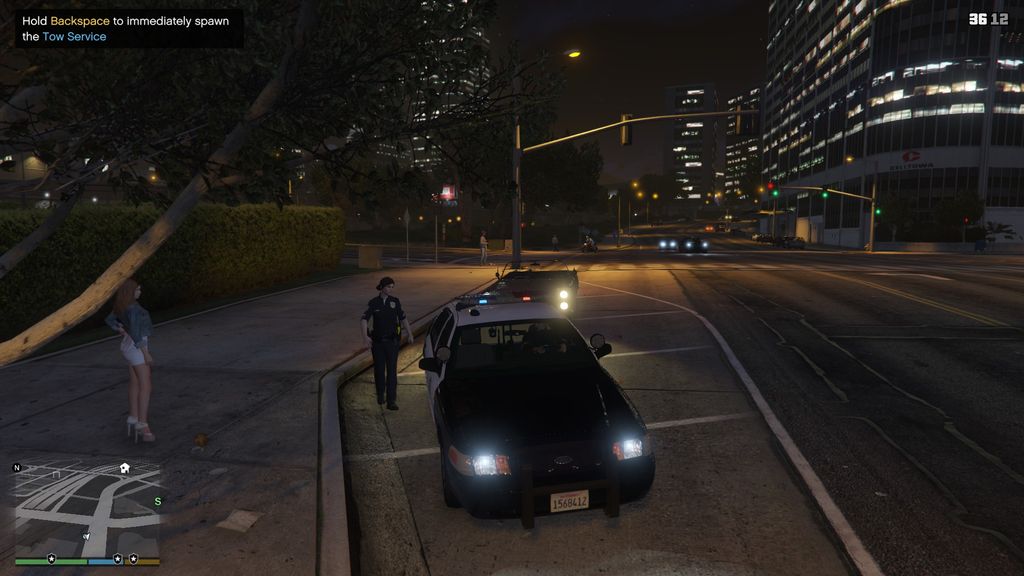Select the player arrow on the minimap
The width and height of the screenshot is (1024, 576).
(x=87, y=538)
